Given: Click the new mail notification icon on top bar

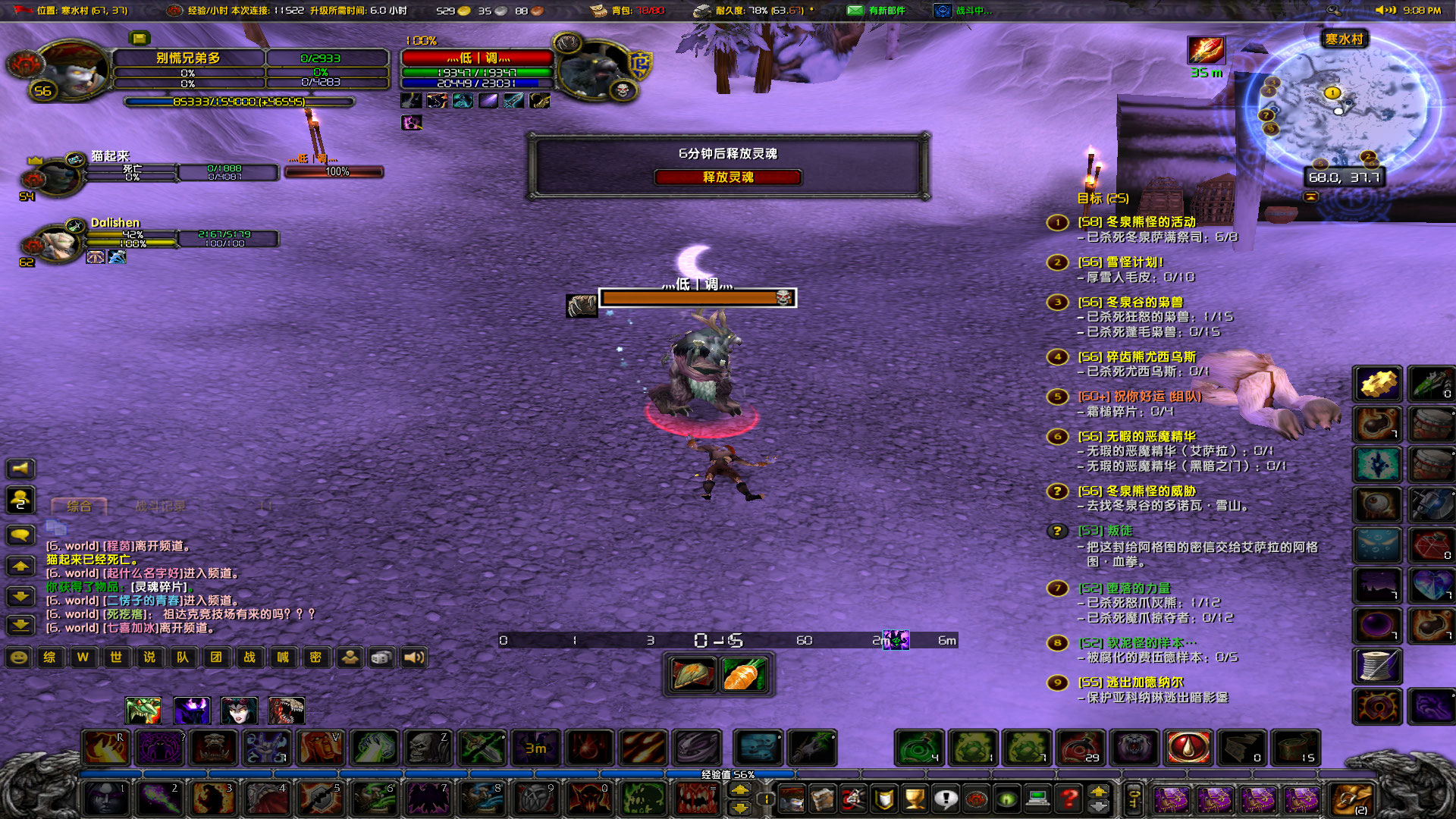Looking at the screenshot, I should coord(855,11).
